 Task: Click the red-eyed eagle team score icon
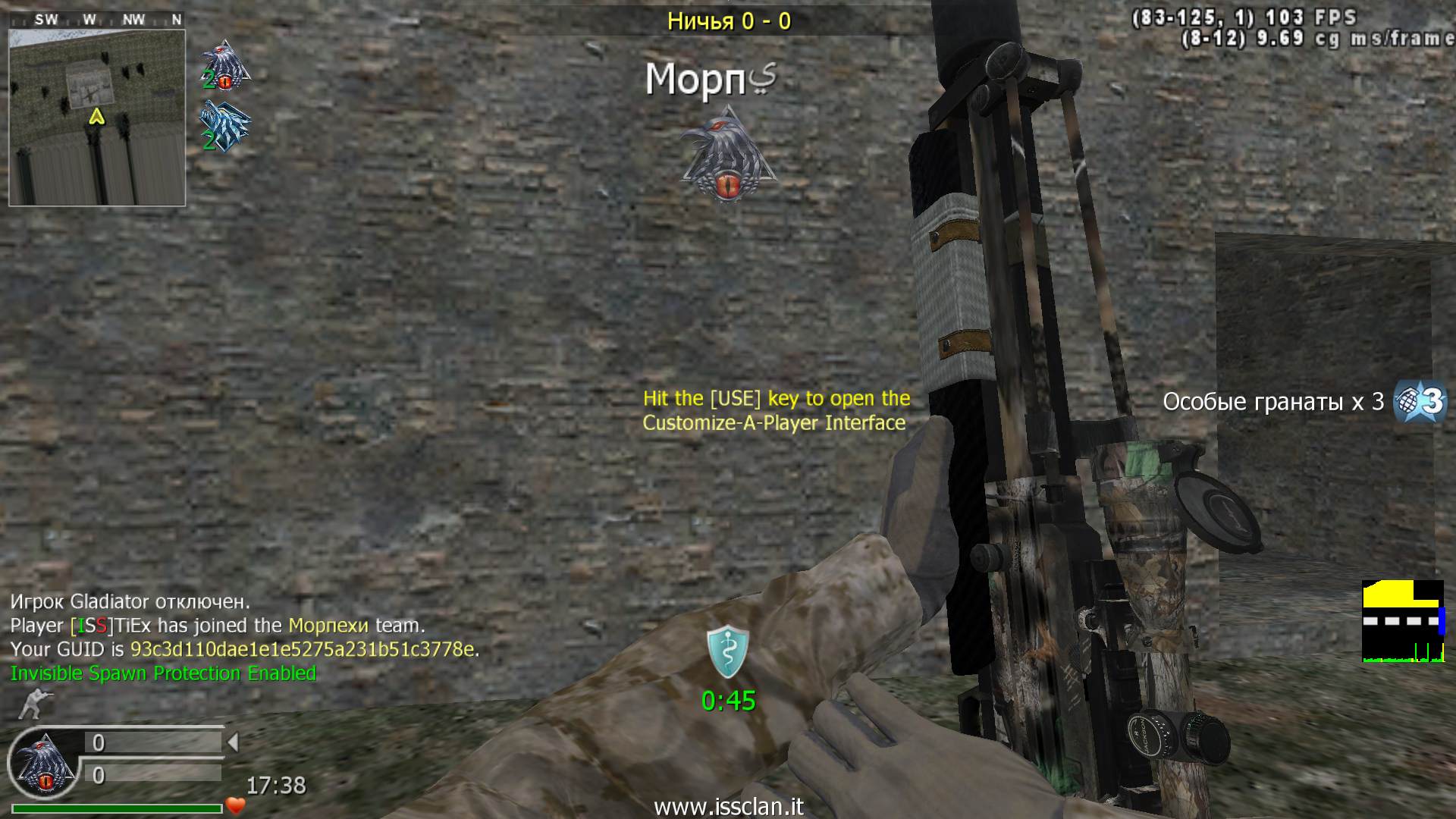coord(226,66)
